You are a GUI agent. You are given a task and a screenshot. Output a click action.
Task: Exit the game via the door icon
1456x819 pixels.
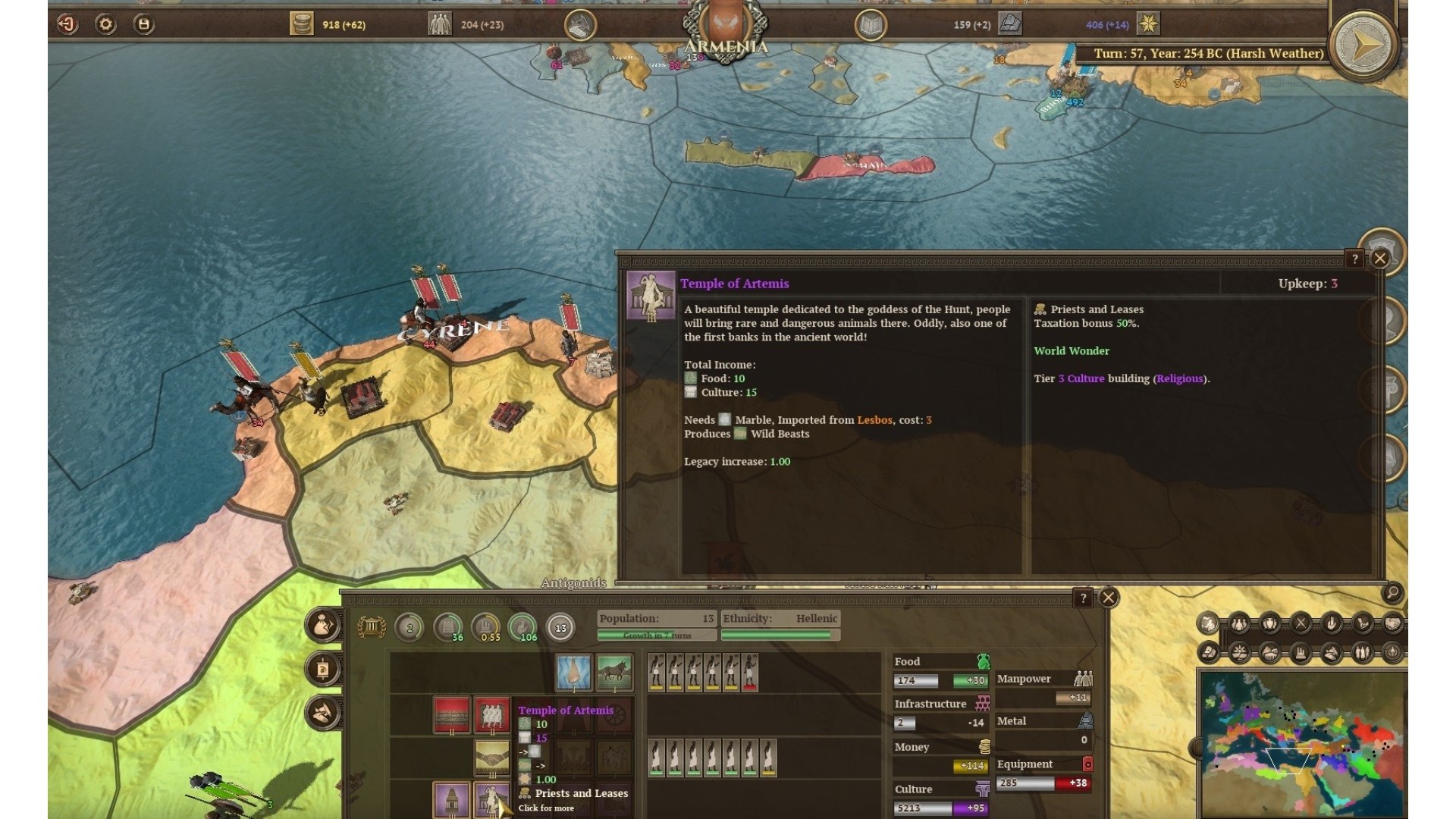[x=67, y=24]
